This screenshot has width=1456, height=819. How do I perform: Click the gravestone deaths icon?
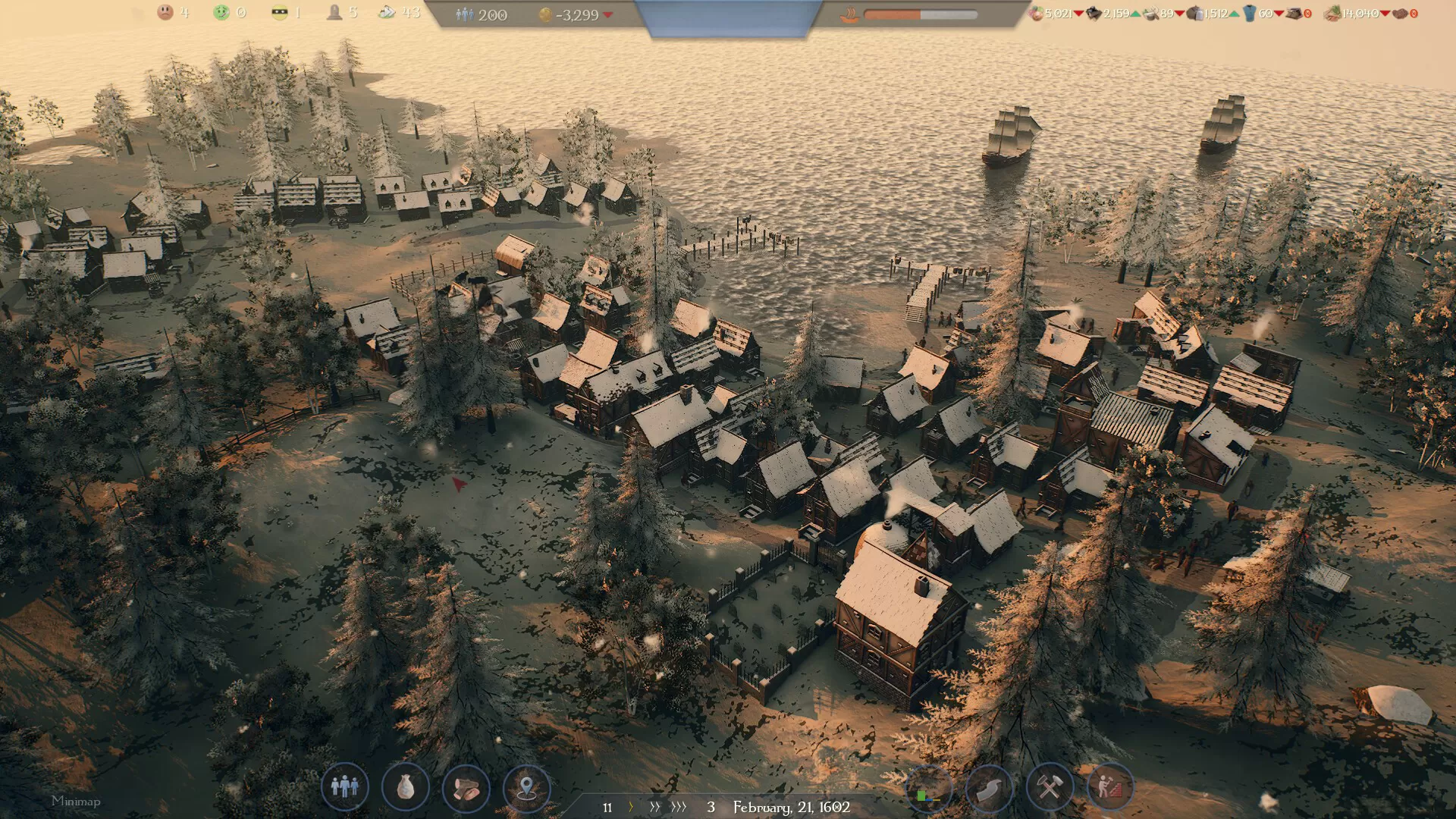pos(334,12)
